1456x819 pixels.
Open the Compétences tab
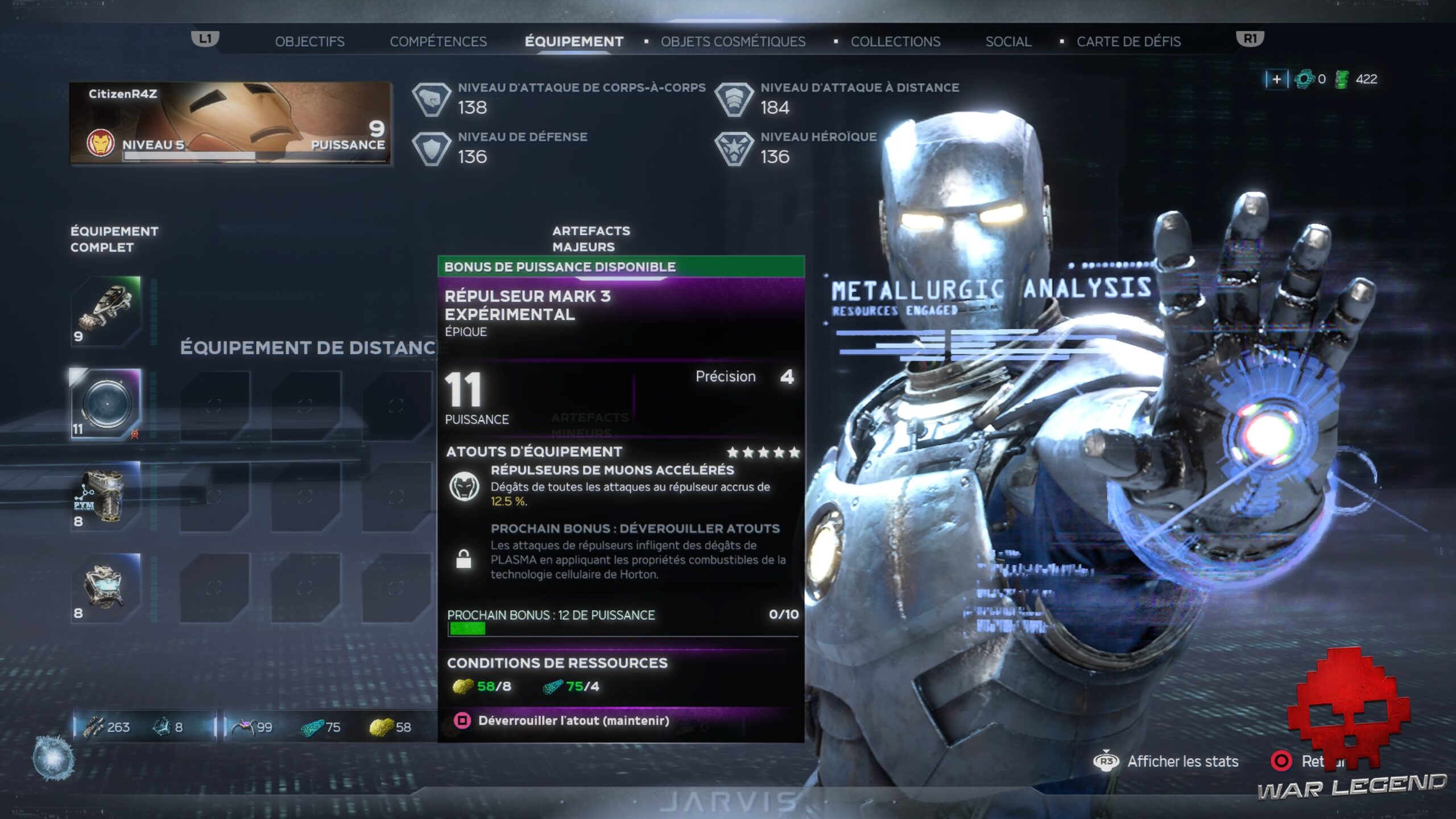tap(438, 42)
